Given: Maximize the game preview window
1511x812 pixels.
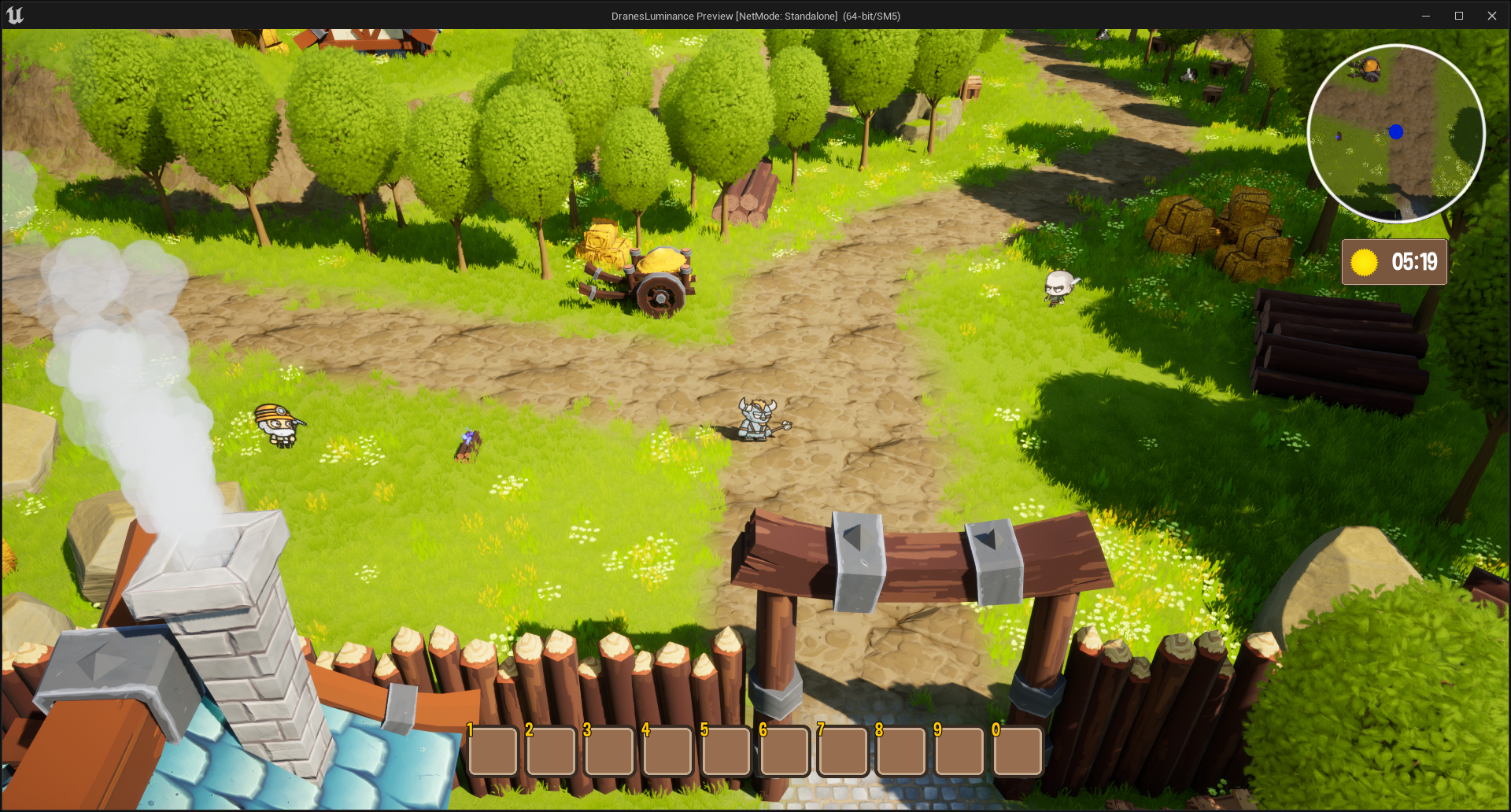Looking at the screenshot, I should (x=1458, y=16).
